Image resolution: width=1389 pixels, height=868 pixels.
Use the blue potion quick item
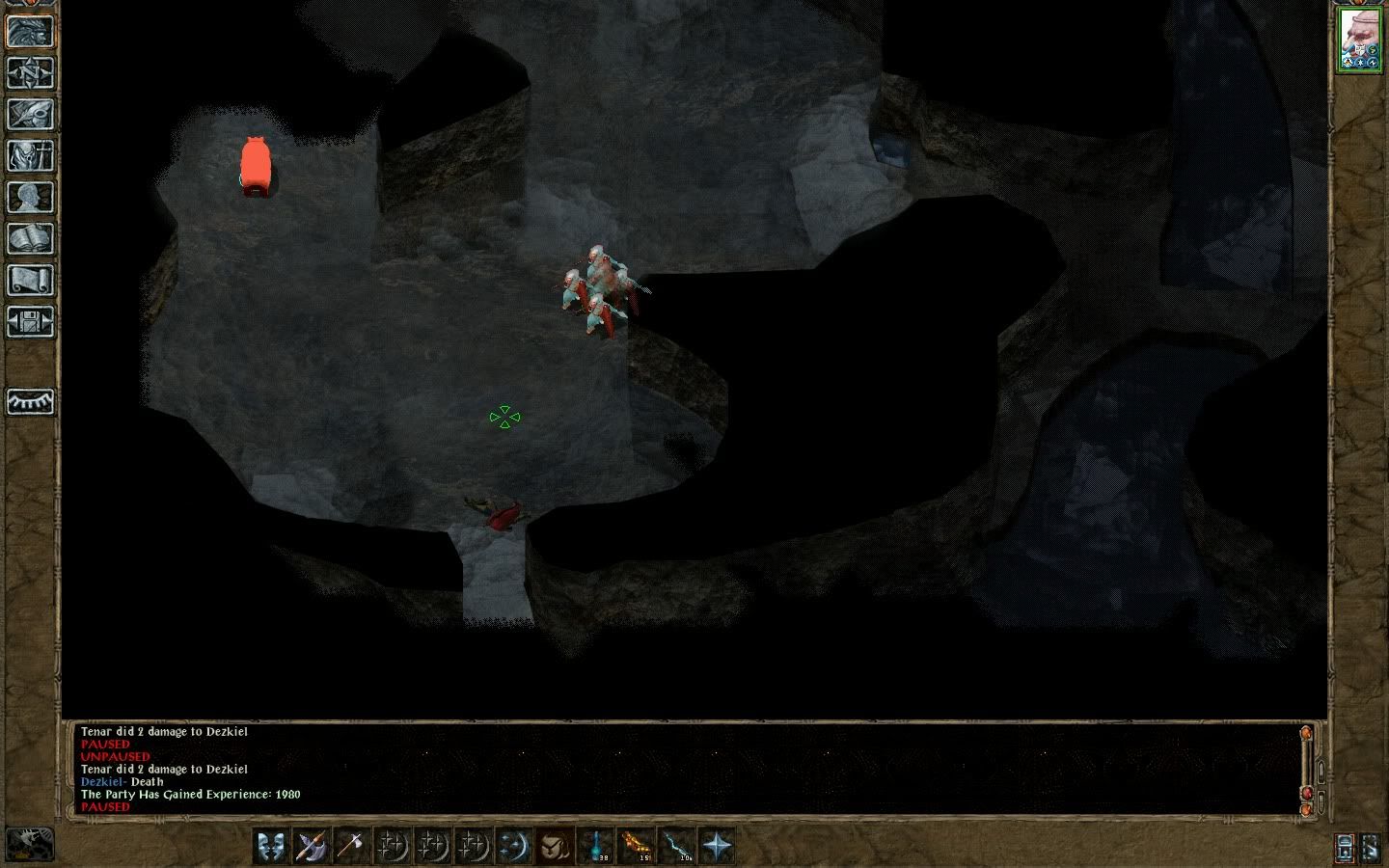pos(596,846)
